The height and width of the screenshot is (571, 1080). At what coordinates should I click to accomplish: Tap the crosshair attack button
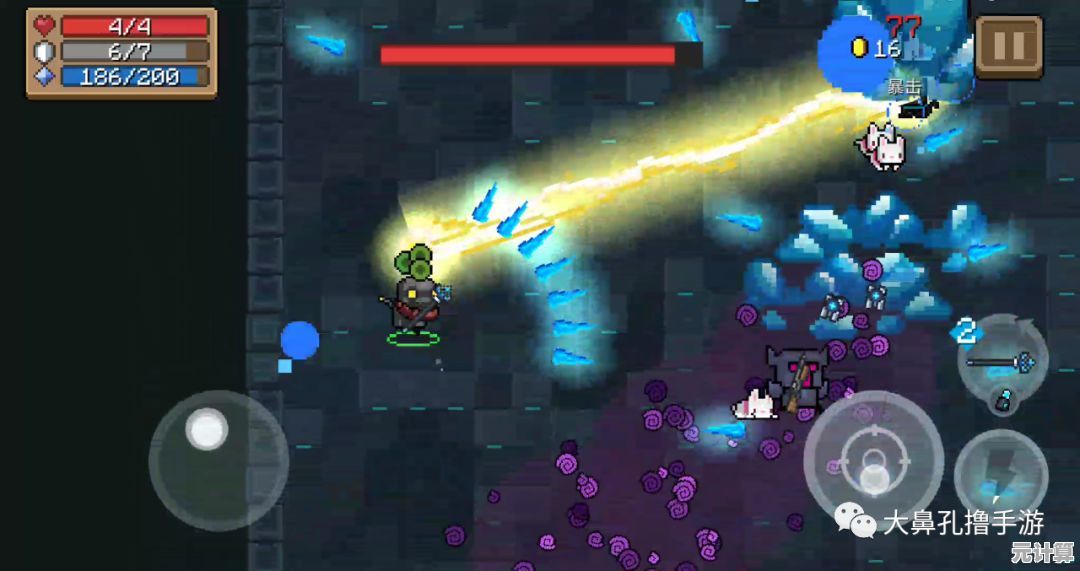click(873, 460)
